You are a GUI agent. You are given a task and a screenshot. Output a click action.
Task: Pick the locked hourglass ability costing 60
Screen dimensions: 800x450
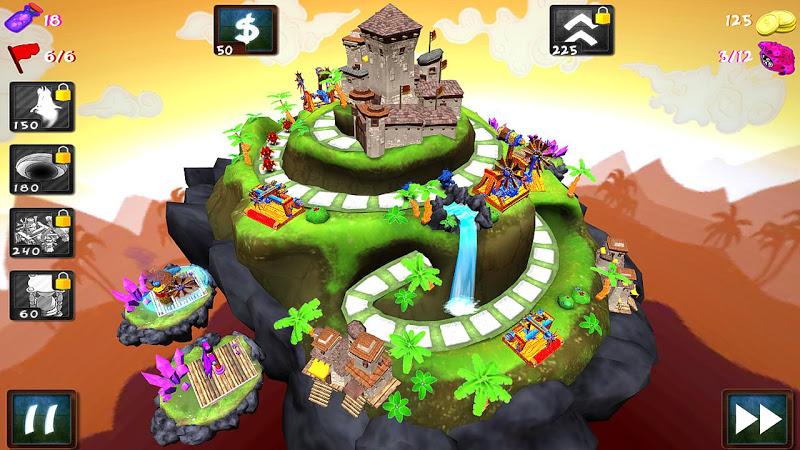(x=42, y=296)
